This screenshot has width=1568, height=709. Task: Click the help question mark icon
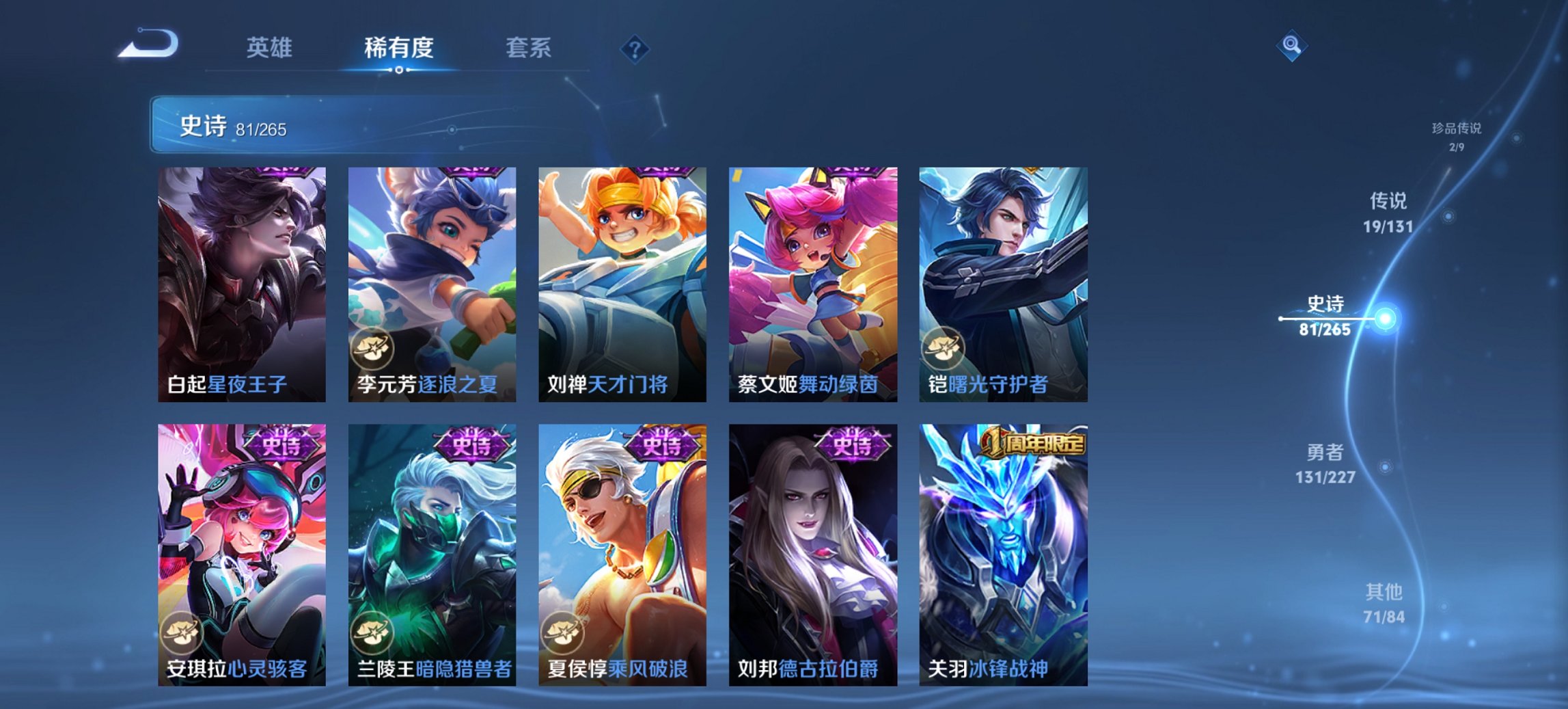(635, 49)
